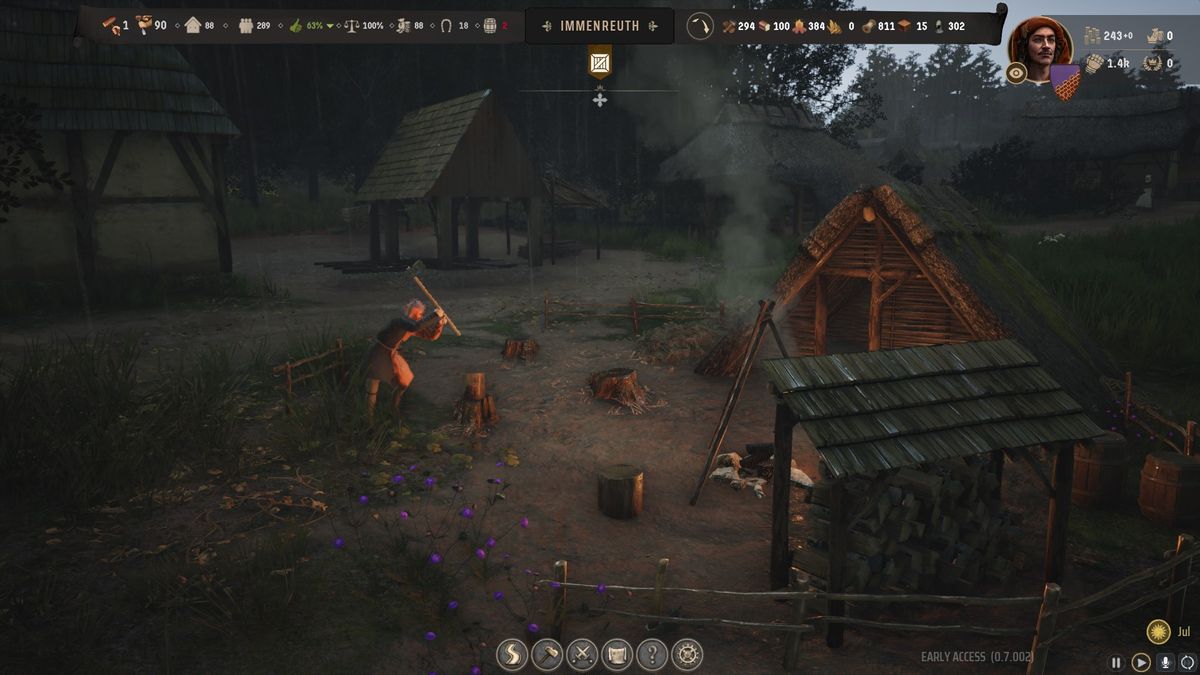Click the treasury coins icon
The width and height of the screenshot is (1200, 675).
click(1093, 36)
